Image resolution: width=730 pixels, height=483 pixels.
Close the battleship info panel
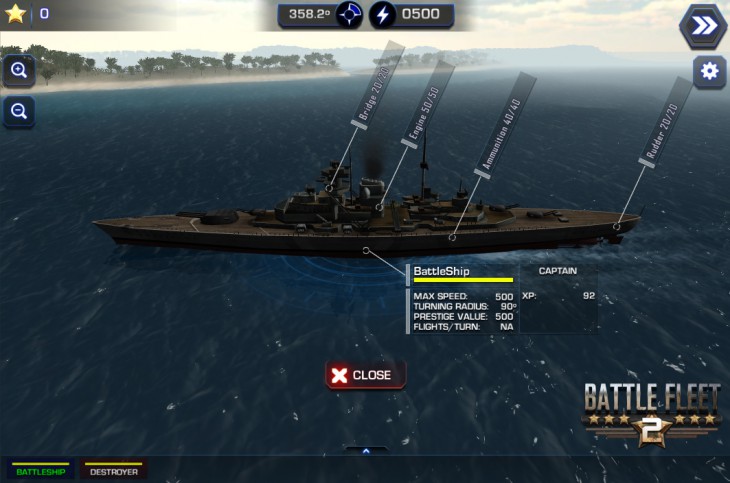(365, 375)
